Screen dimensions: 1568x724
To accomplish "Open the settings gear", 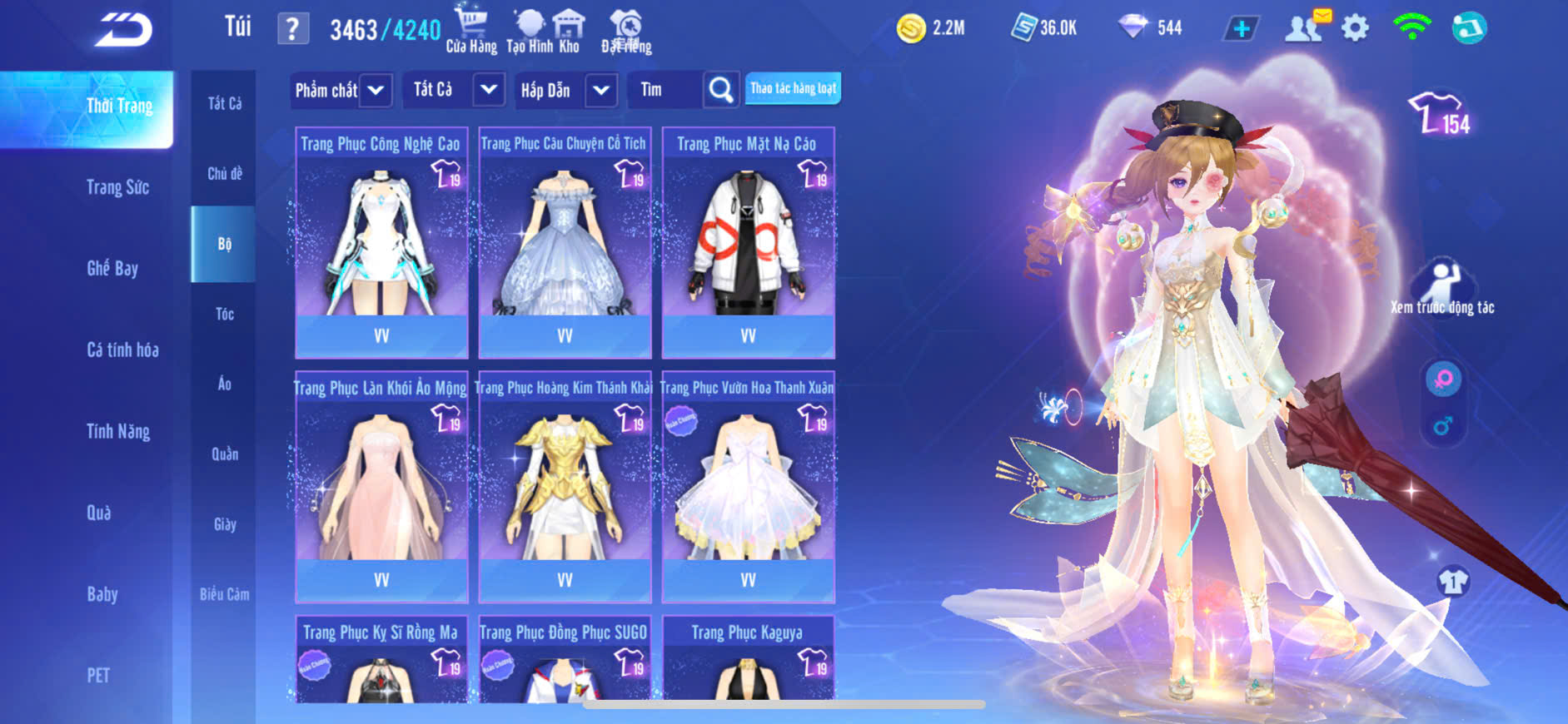I will pos(1355,28).
